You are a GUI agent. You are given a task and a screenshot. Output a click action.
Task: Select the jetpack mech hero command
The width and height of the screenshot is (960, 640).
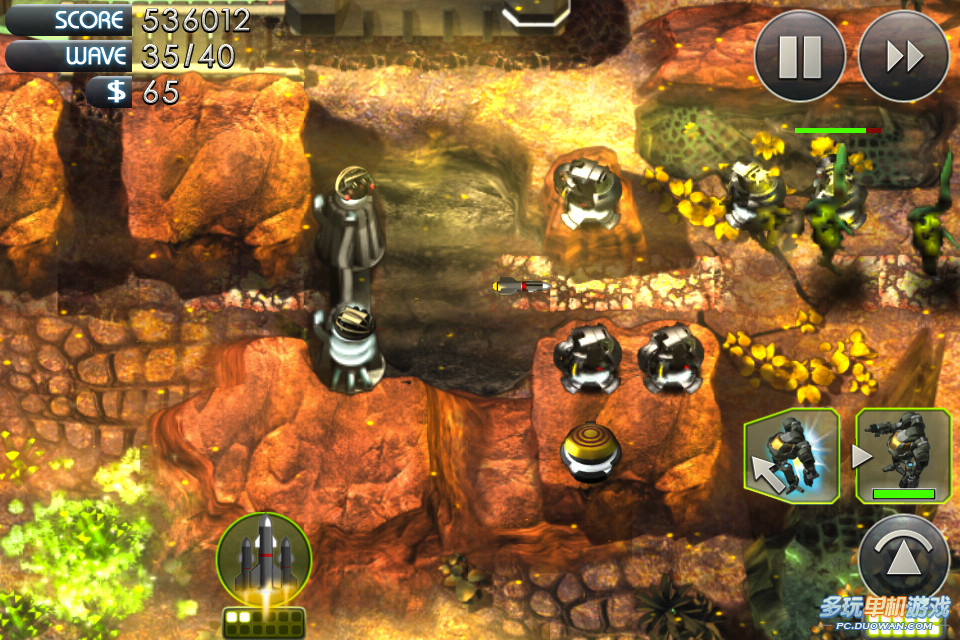(x=791, y=456)
